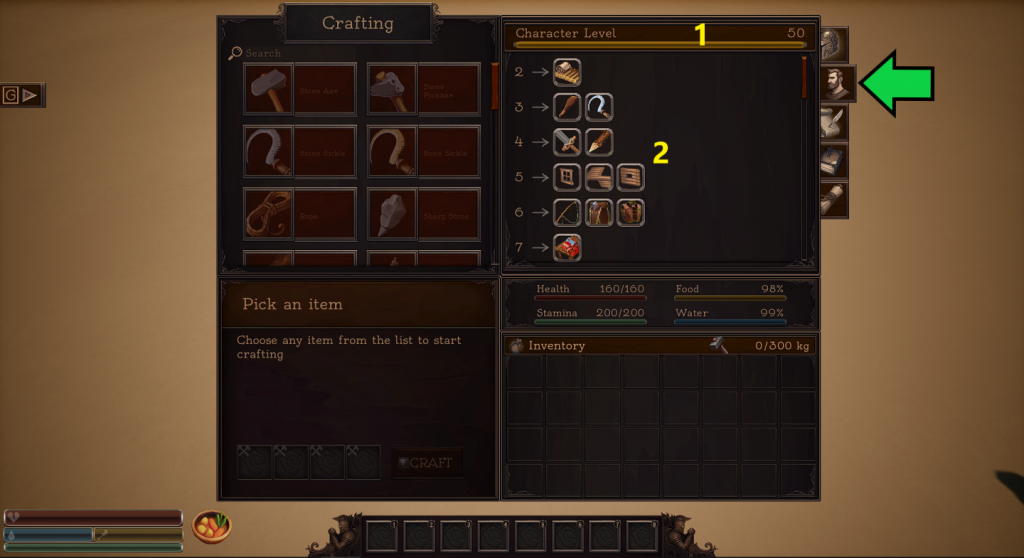The height and width of the screenshot is (558, 1024).
Task: Click the CRAFT button
Action: click(427, 462)
